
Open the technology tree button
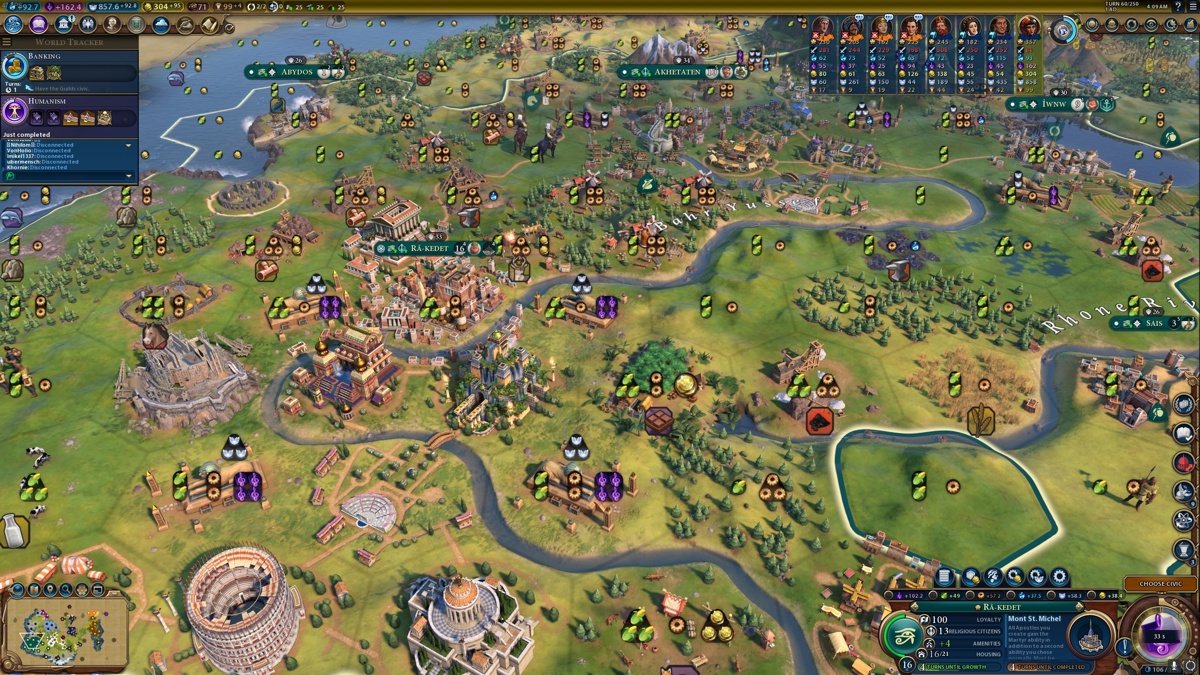click(x=13, y=24)
